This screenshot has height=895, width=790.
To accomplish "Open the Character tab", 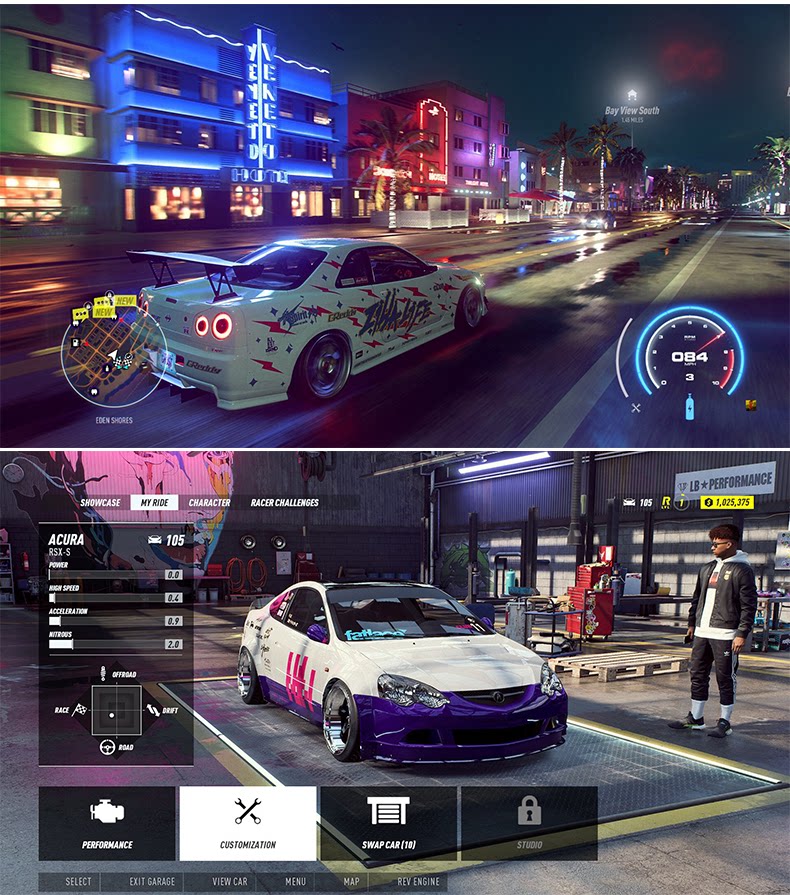I will [x=209, y=503].
